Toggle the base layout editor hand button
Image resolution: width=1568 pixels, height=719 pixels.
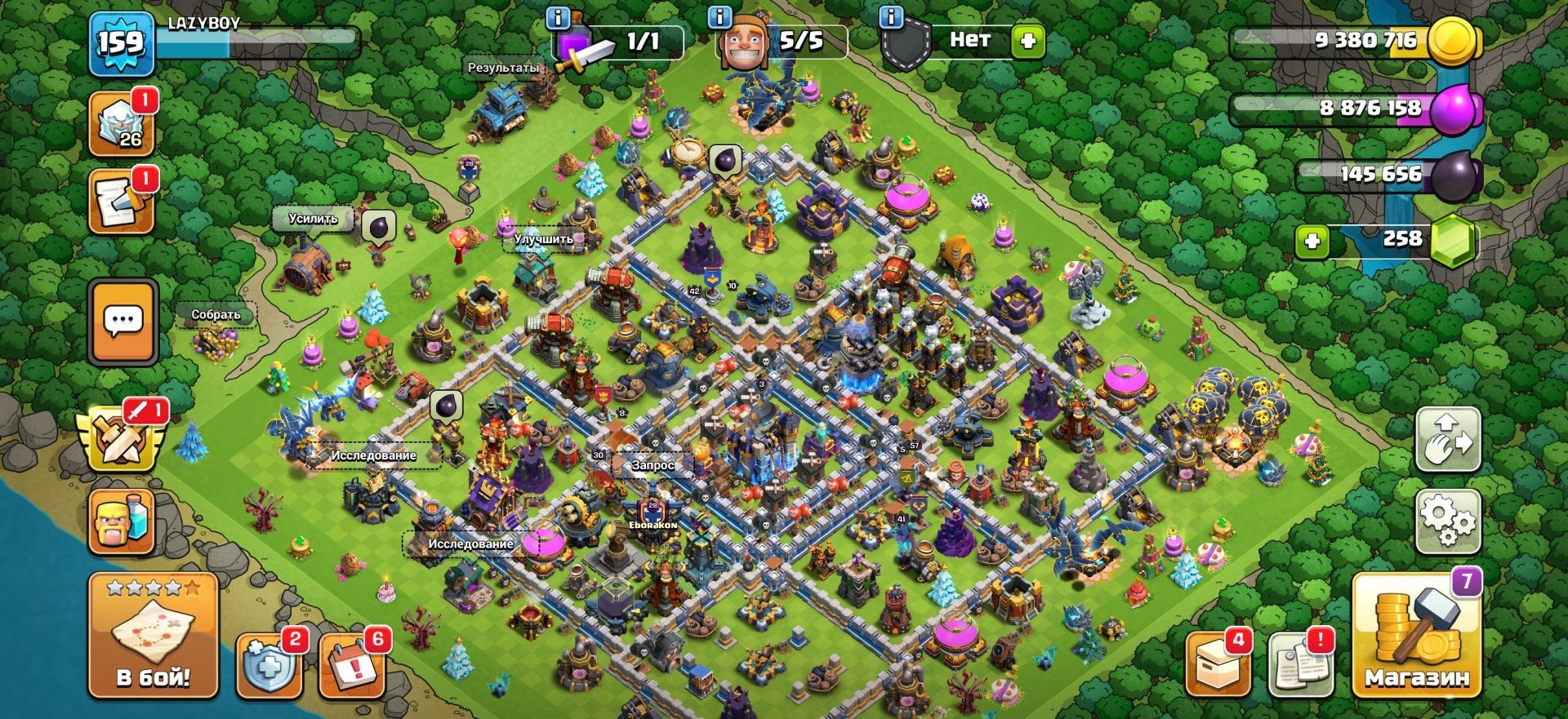(1447, 439)
